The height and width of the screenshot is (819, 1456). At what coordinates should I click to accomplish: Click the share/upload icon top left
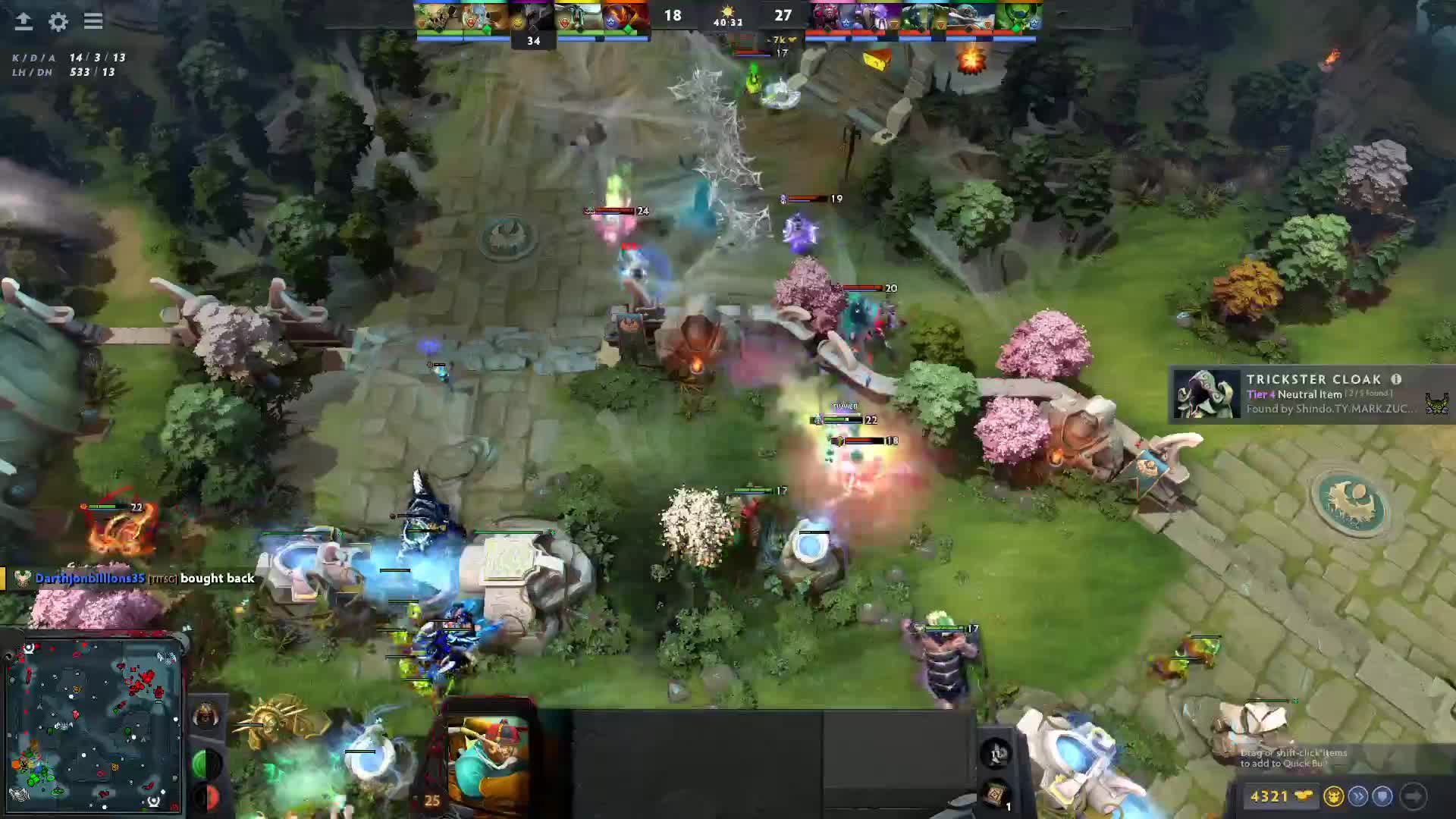click(23, 21)
